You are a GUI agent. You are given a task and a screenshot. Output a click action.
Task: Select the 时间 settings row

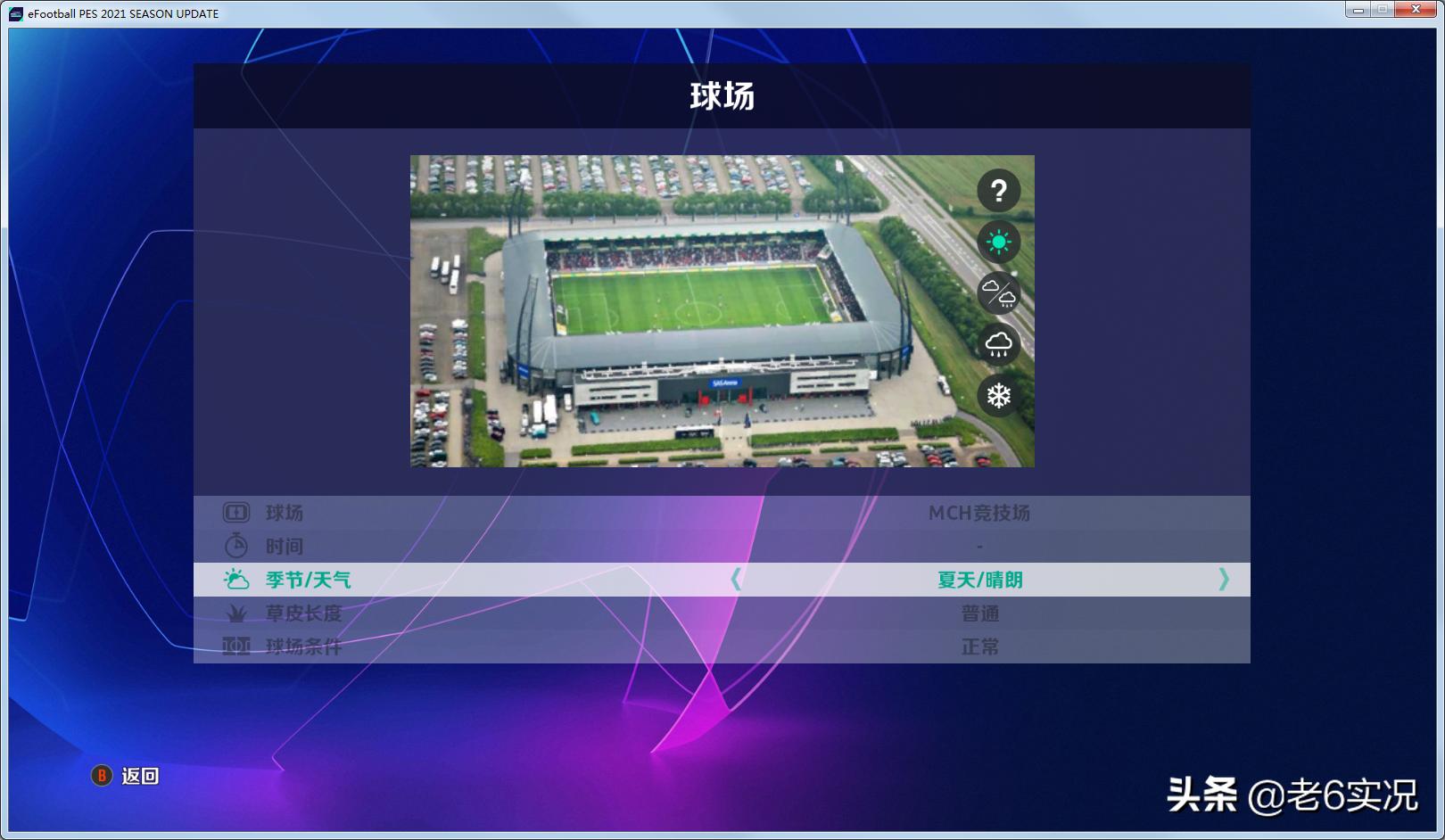(x=624, y=547)
